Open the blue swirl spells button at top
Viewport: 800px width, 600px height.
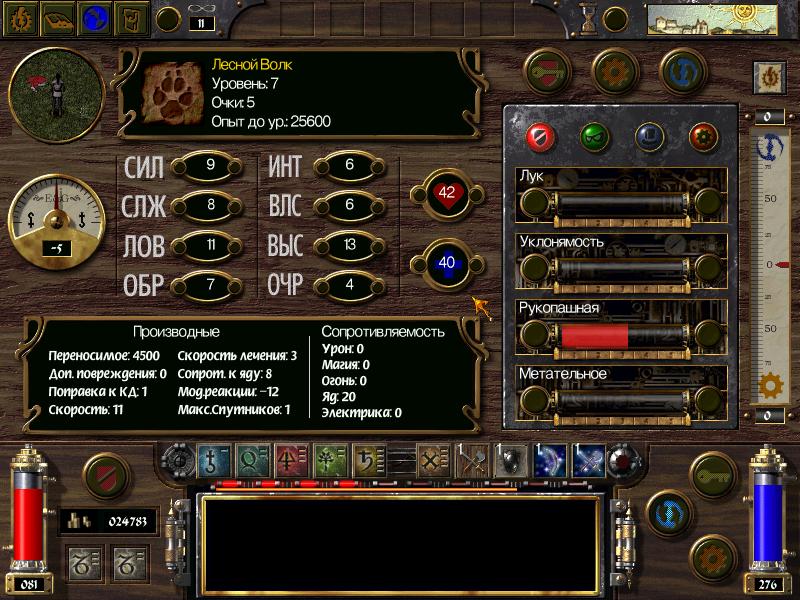point(683,71)
